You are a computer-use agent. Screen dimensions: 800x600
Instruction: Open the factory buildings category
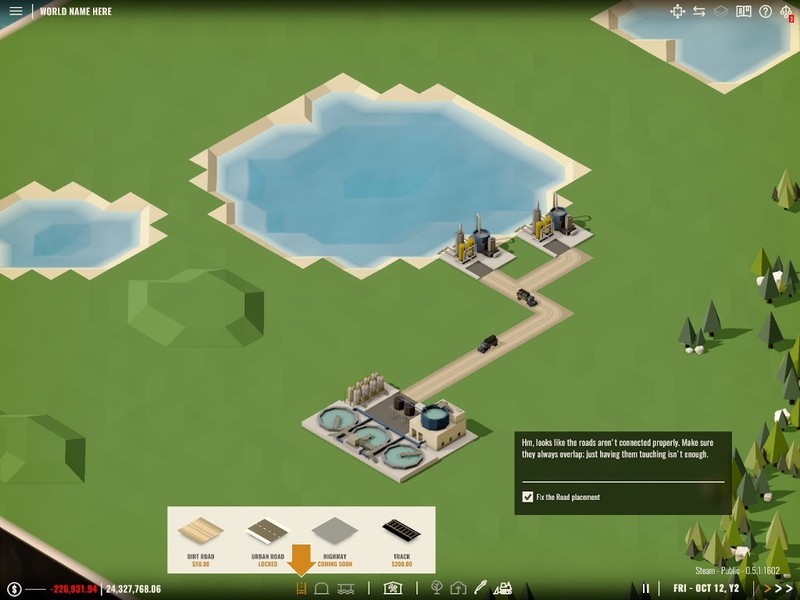click(x=392, y=589)
